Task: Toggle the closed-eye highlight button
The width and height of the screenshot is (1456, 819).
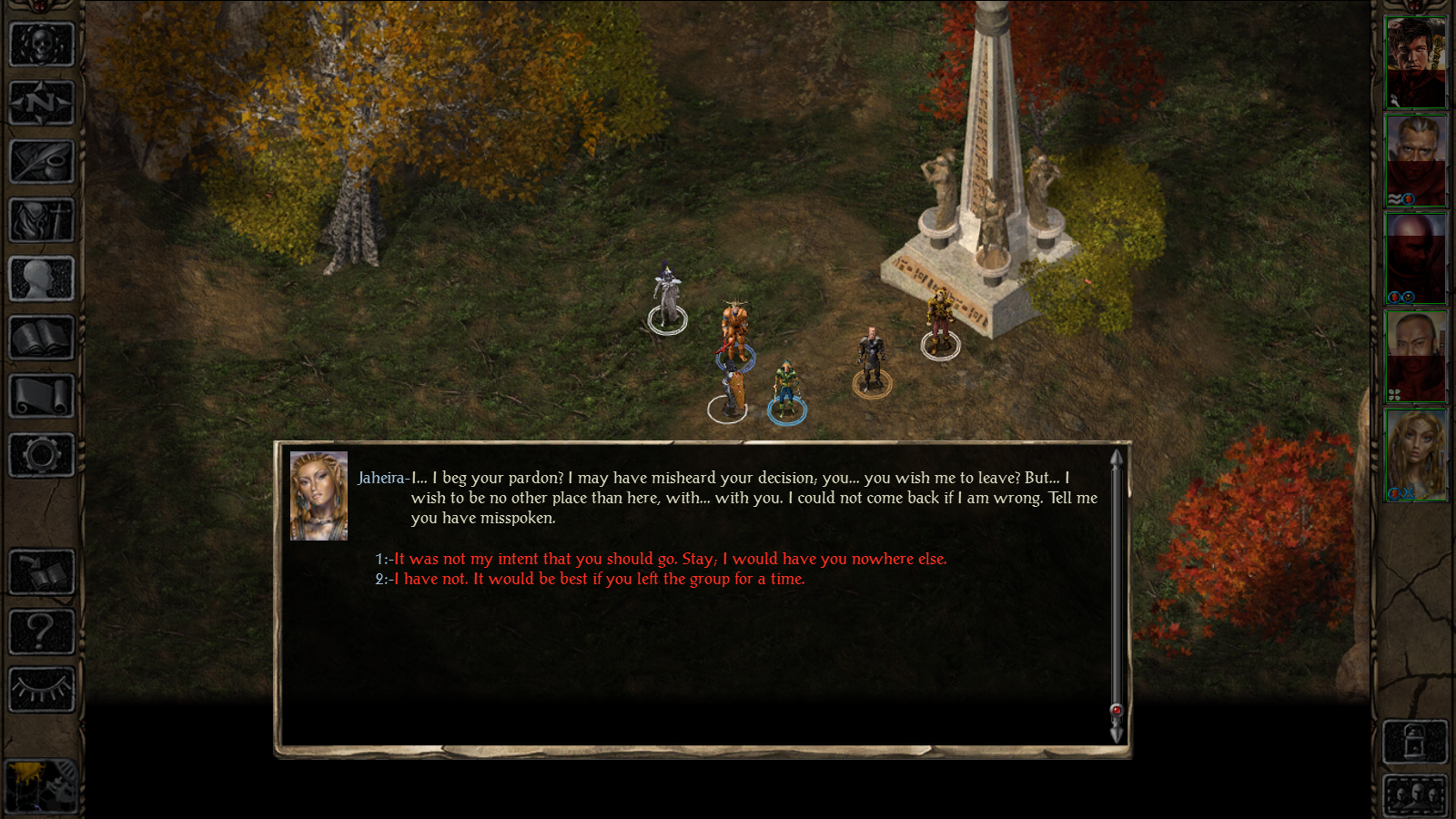Action: [x=41, y=689]
